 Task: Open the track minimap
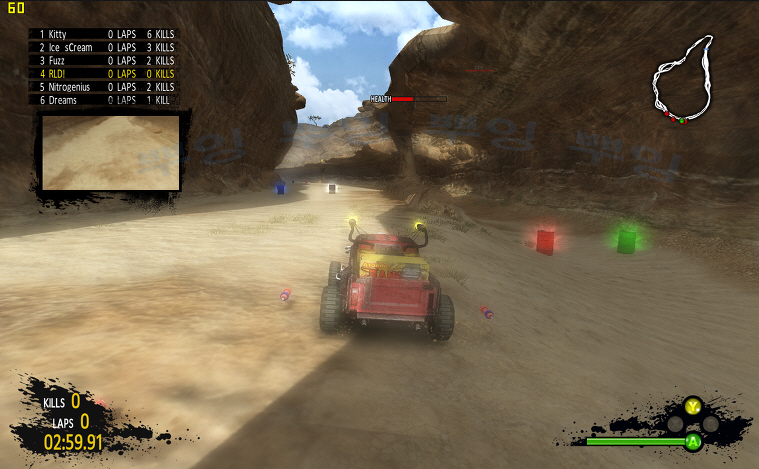pos(685,80)
